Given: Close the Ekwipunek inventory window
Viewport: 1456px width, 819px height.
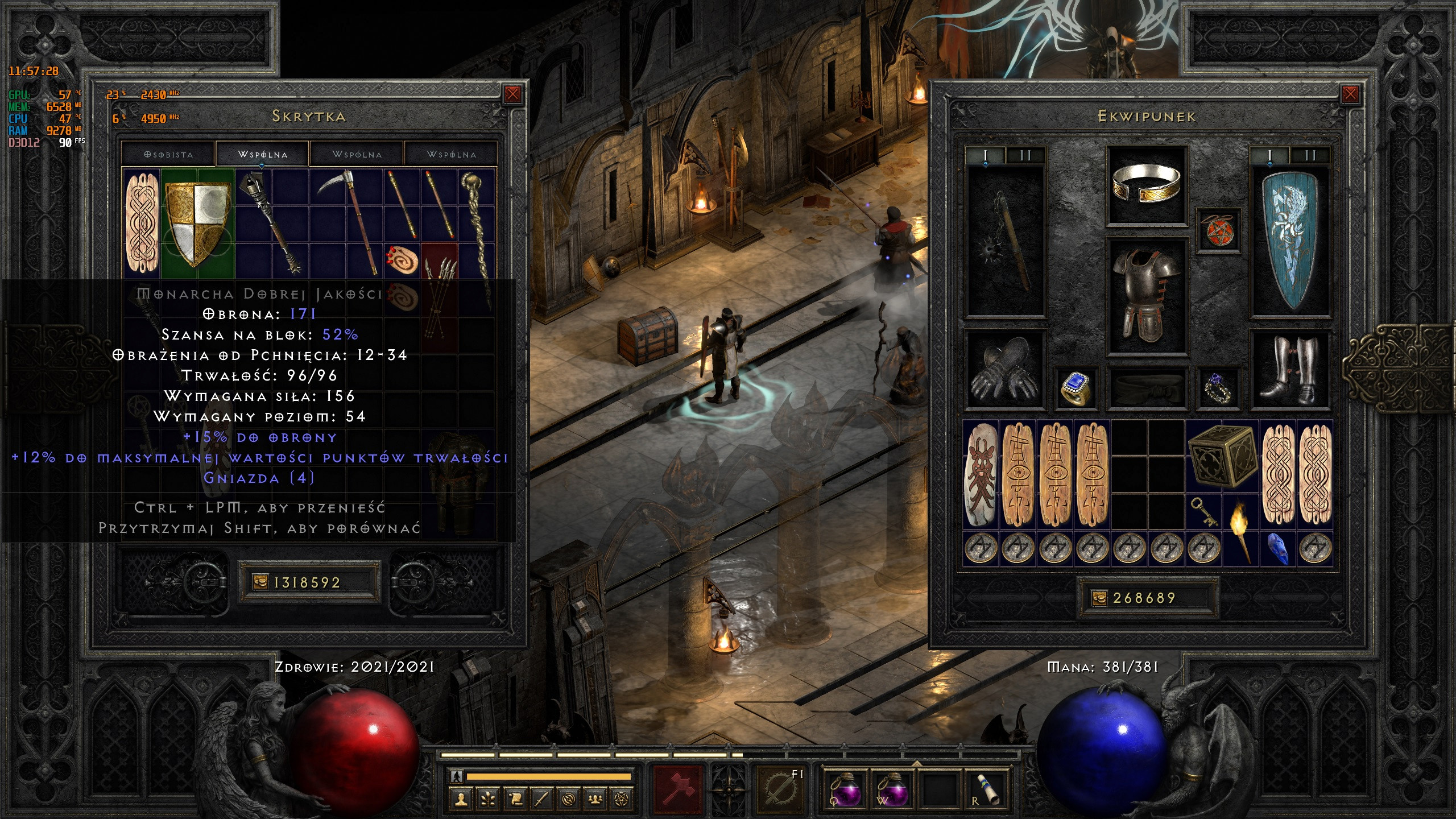Looking at the screenshot, I should point(1350,94).
